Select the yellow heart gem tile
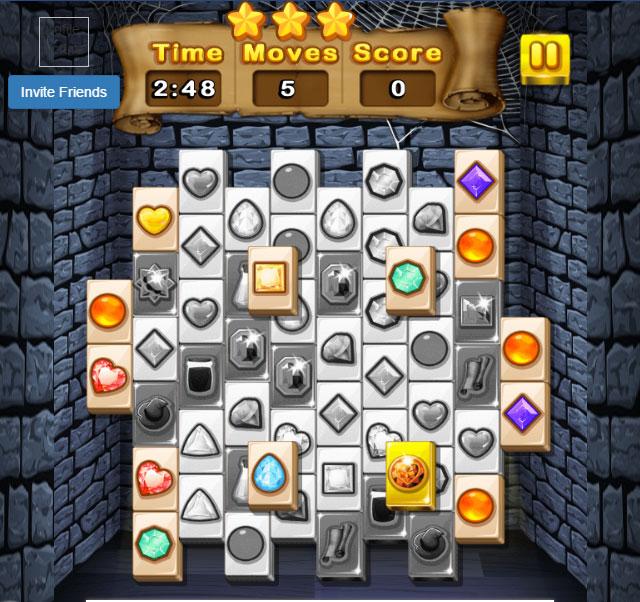This screenshot has height=602, width=640. 155,218
